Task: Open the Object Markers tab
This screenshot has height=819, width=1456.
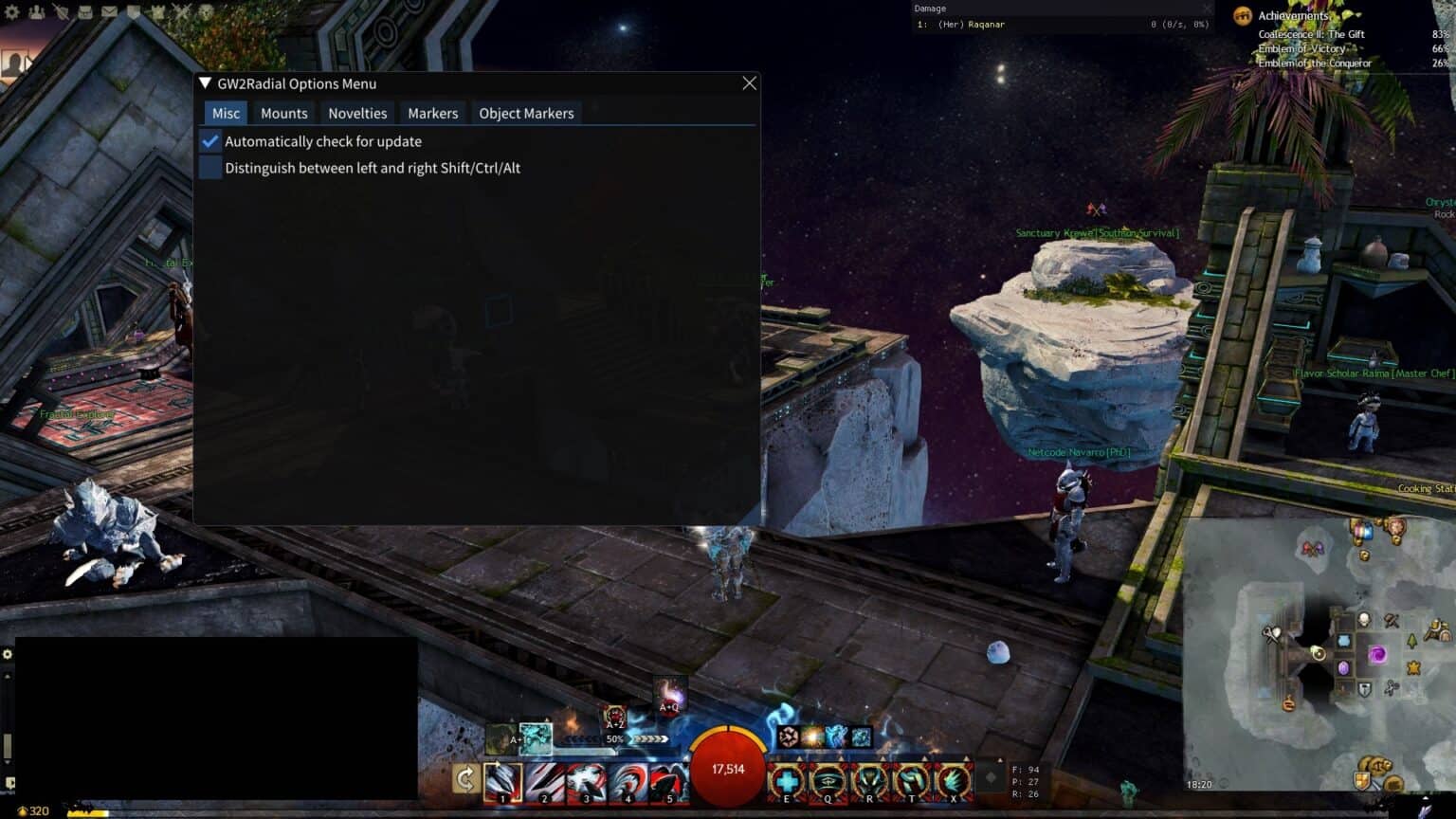Action: [526, 113]
